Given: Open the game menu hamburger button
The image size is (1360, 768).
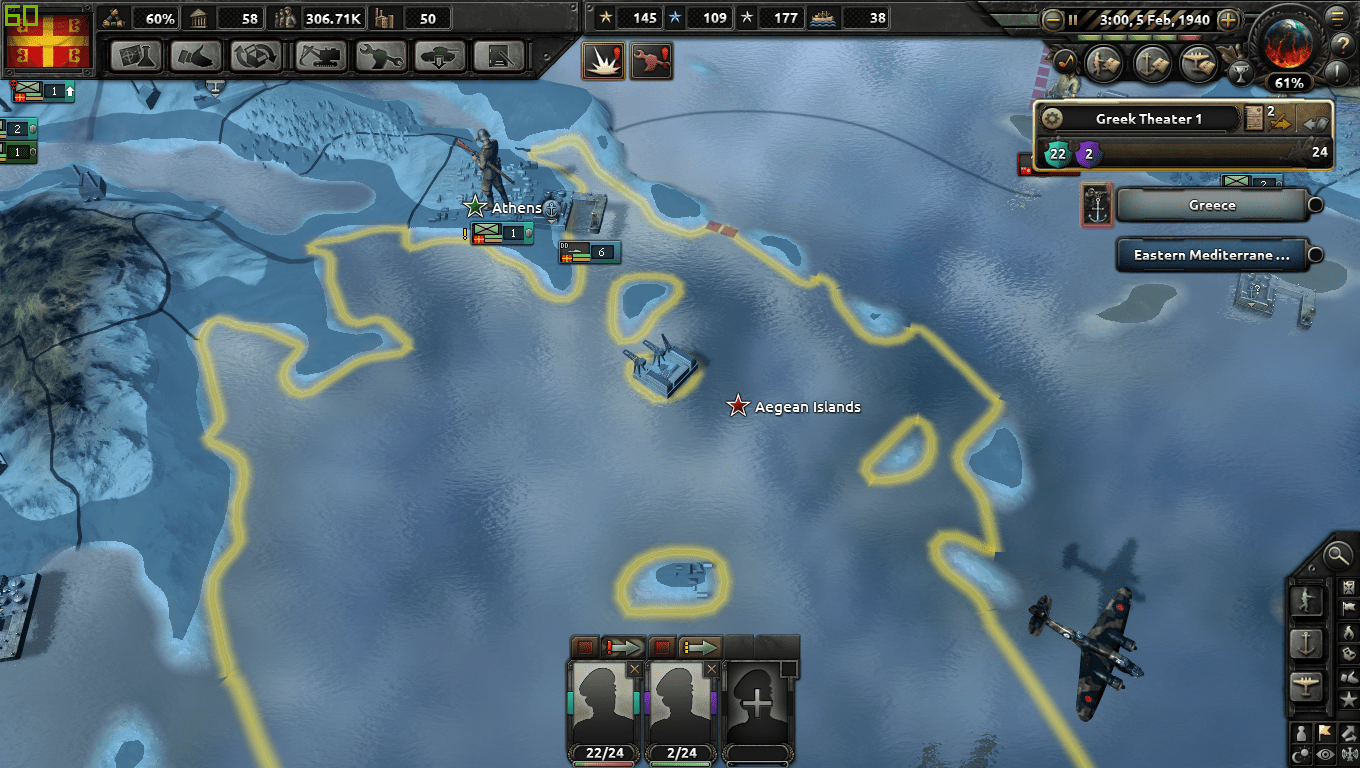Looking at the screenshot, I should [x=1337, y=16].
